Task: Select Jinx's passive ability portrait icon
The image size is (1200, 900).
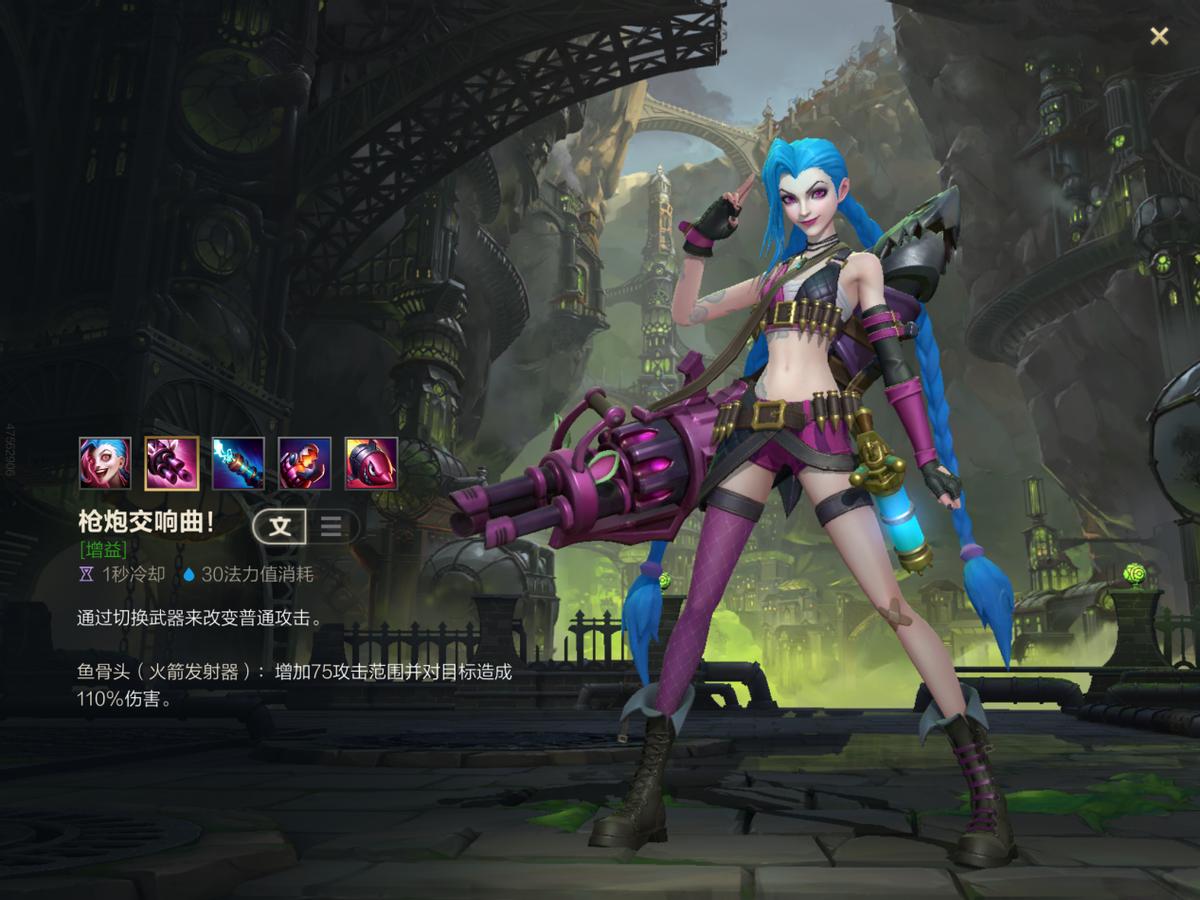Action: (x=105, y=463)
